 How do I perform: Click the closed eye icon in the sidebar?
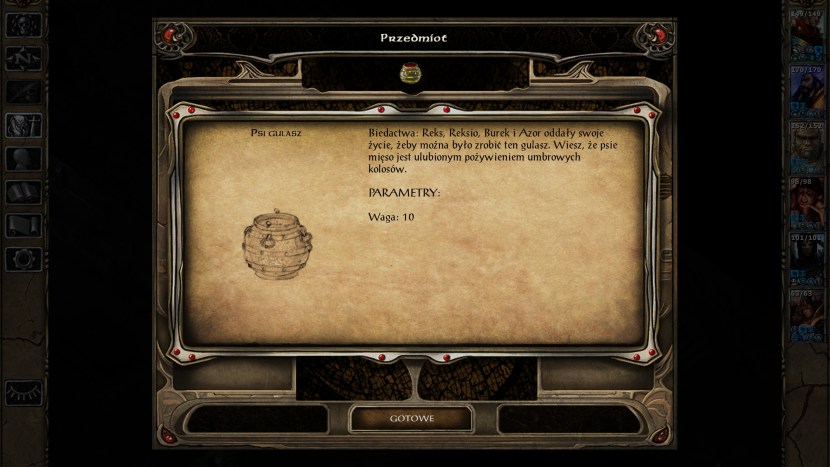click(x=23, y=392)
